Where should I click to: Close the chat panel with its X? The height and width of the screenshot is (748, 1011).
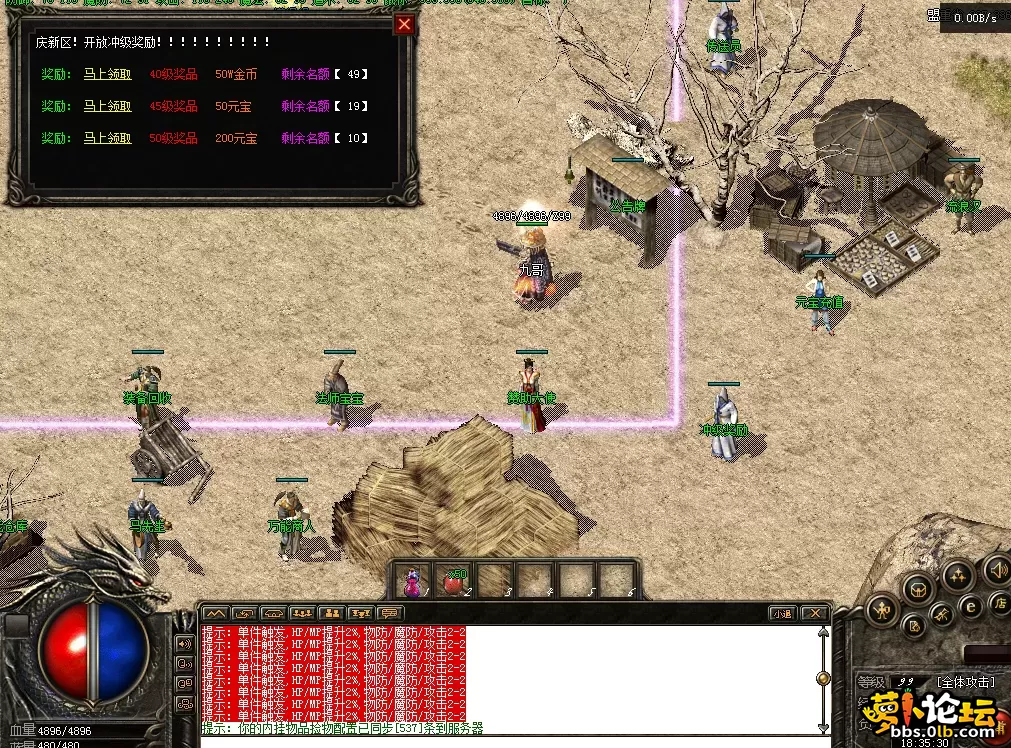pyautogui.click(x=815, y=613)
